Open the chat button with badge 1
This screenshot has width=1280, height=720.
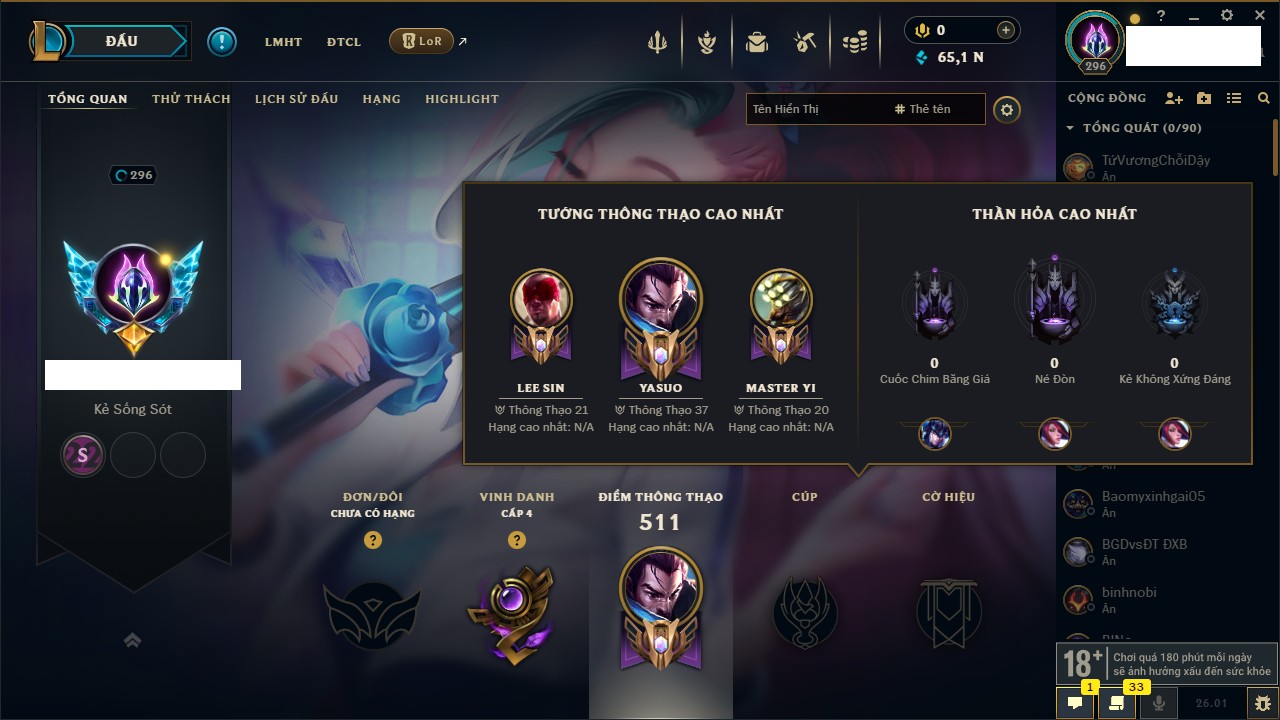[x=1075, y=703]
